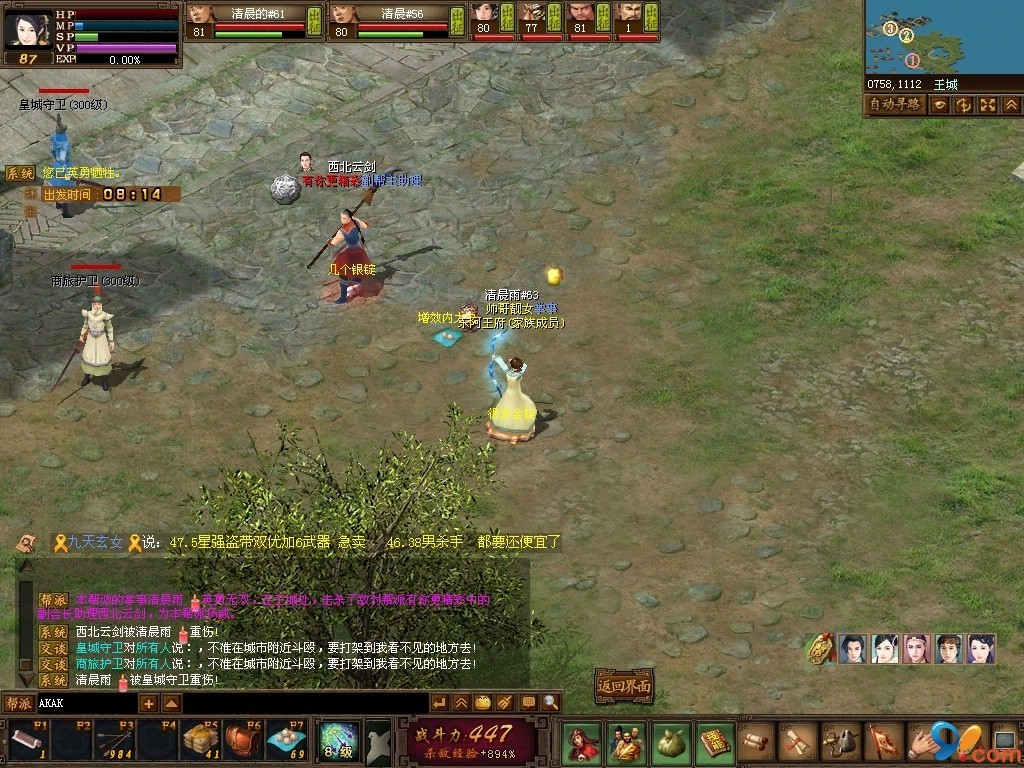1024x768 pixels.
Task: Select the eggs item with 69 count
Action: [286, 741]
